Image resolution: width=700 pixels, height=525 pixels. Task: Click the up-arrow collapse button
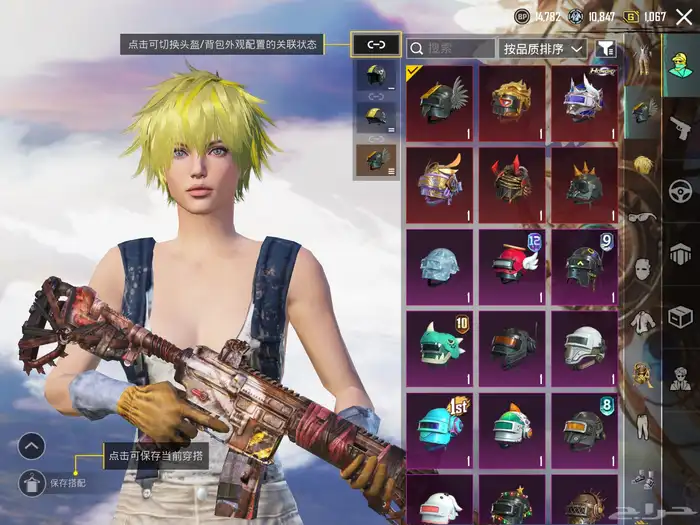[31, 445]
